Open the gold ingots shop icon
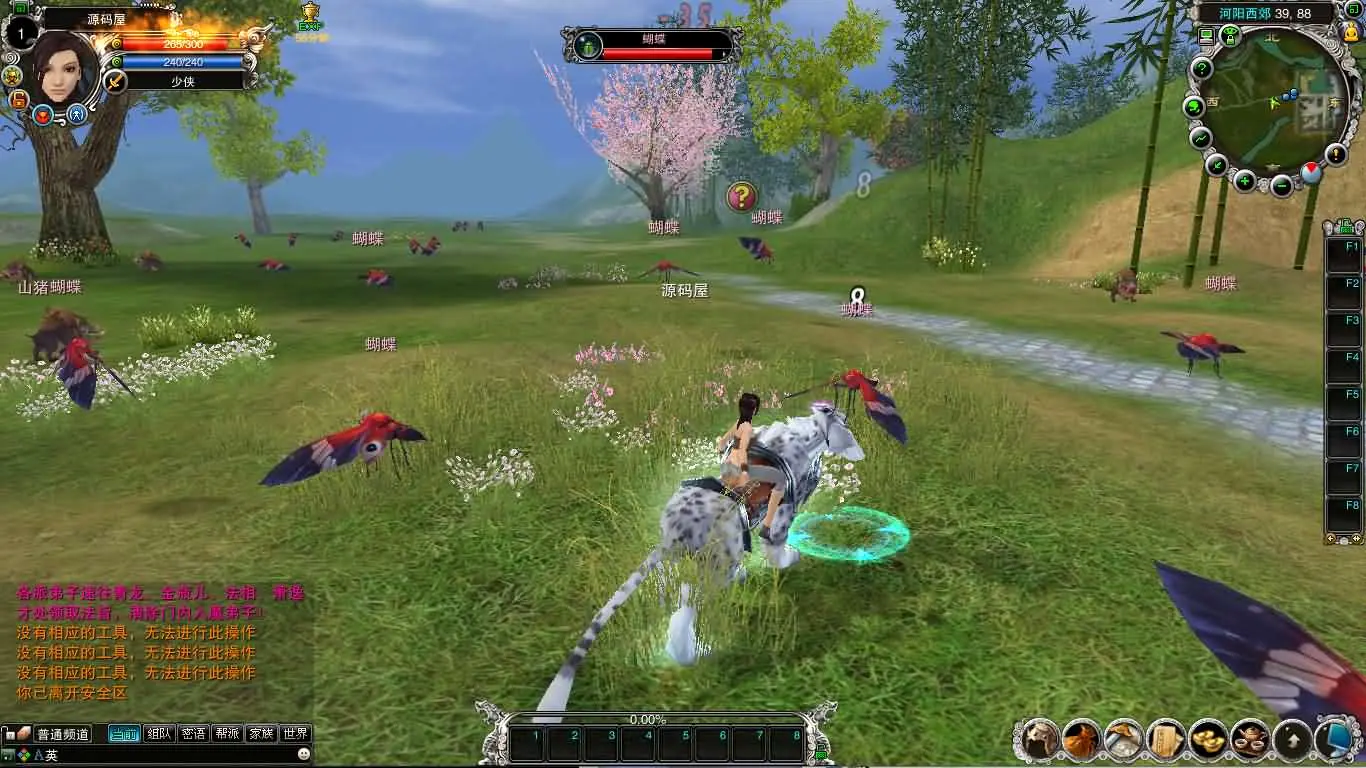 coord(1208,739)
